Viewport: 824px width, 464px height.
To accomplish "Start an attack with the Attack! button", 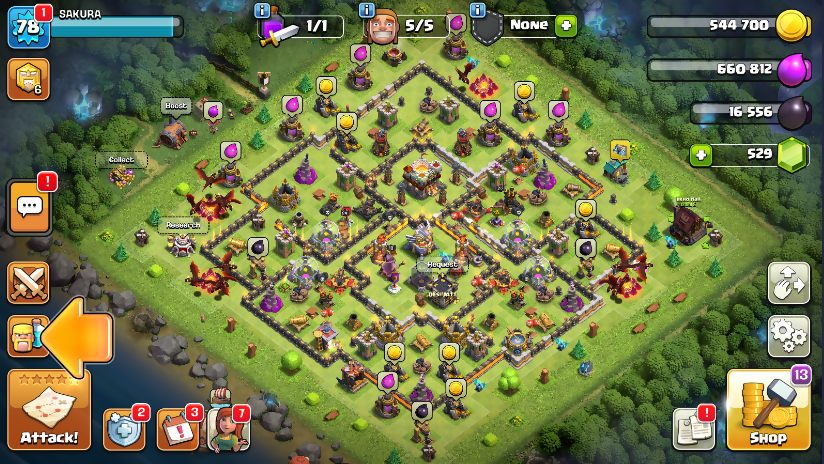I will click(x=49, y=410).
